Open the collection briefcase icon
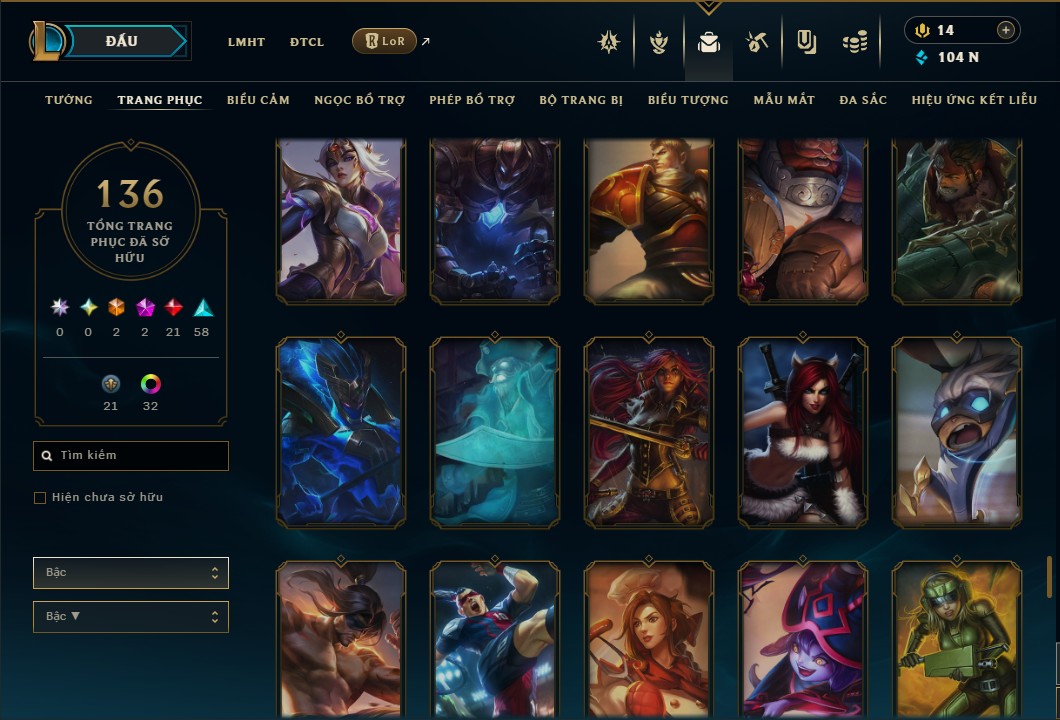1060x720 pixels. [709, 43]
